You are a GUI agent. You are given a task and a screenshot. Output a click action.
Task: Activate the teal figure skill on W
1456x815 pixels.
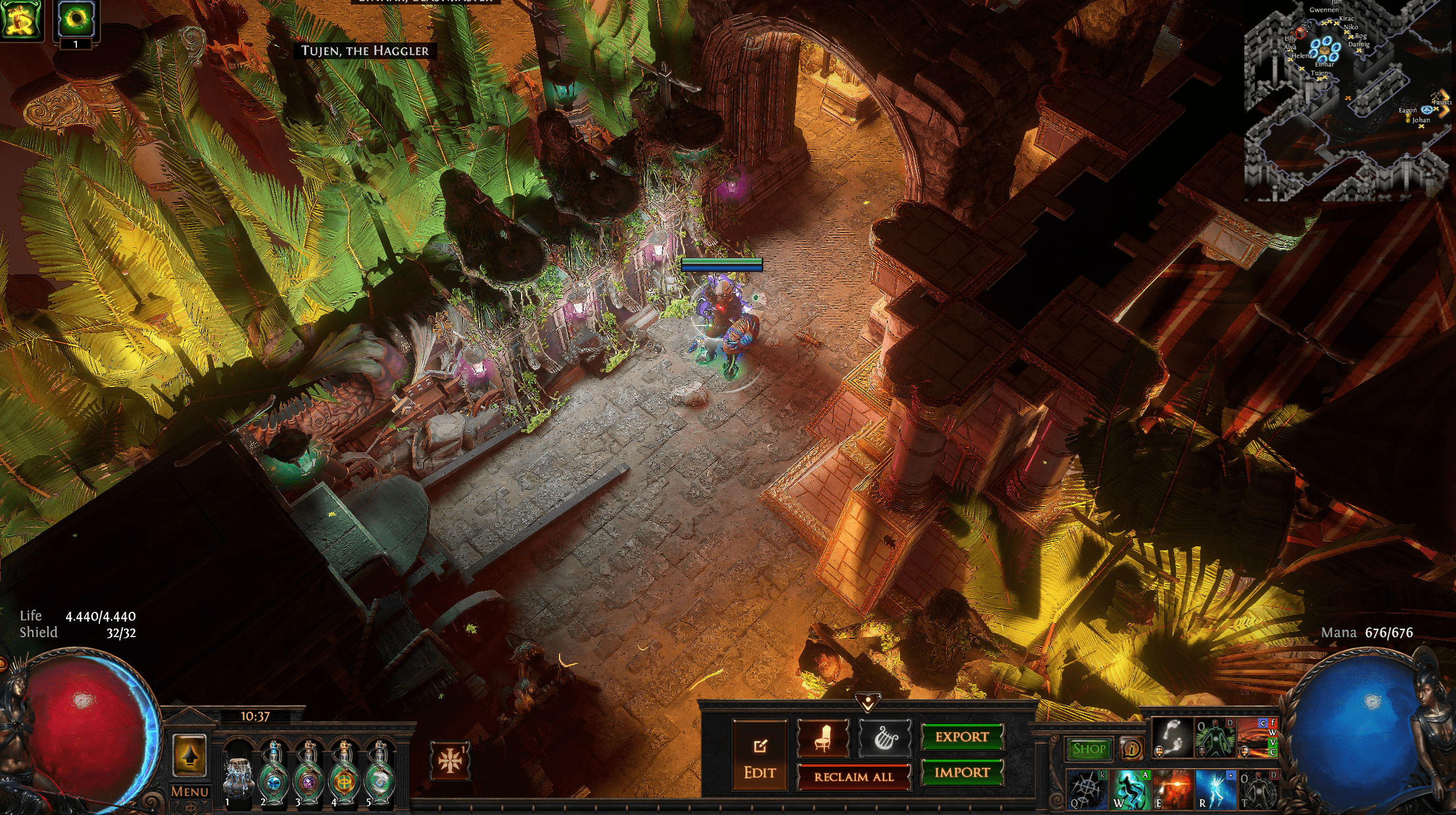coord(1129,789)
